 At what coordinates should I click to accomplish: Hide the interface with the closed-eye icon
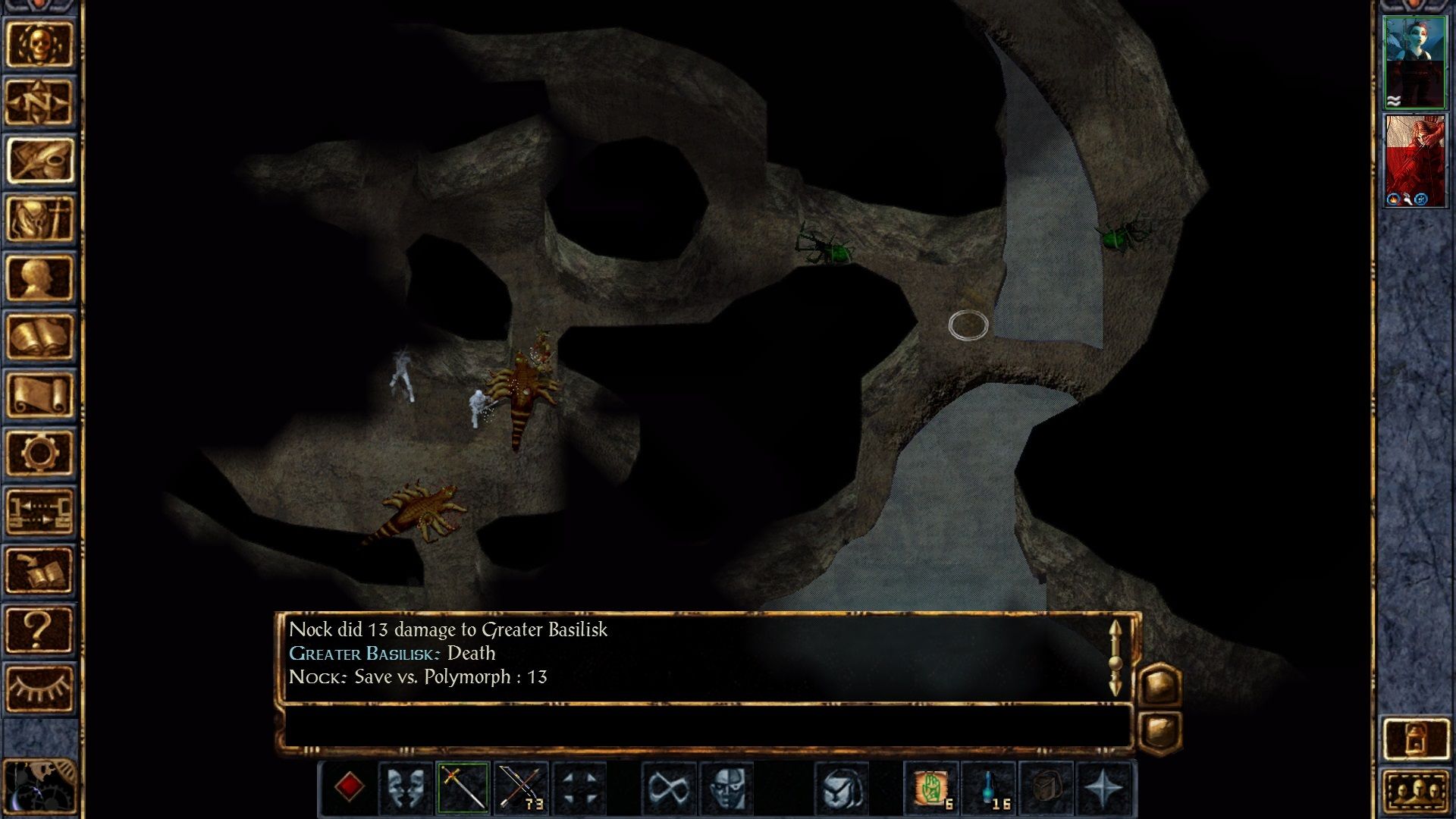tap(39, 687)
